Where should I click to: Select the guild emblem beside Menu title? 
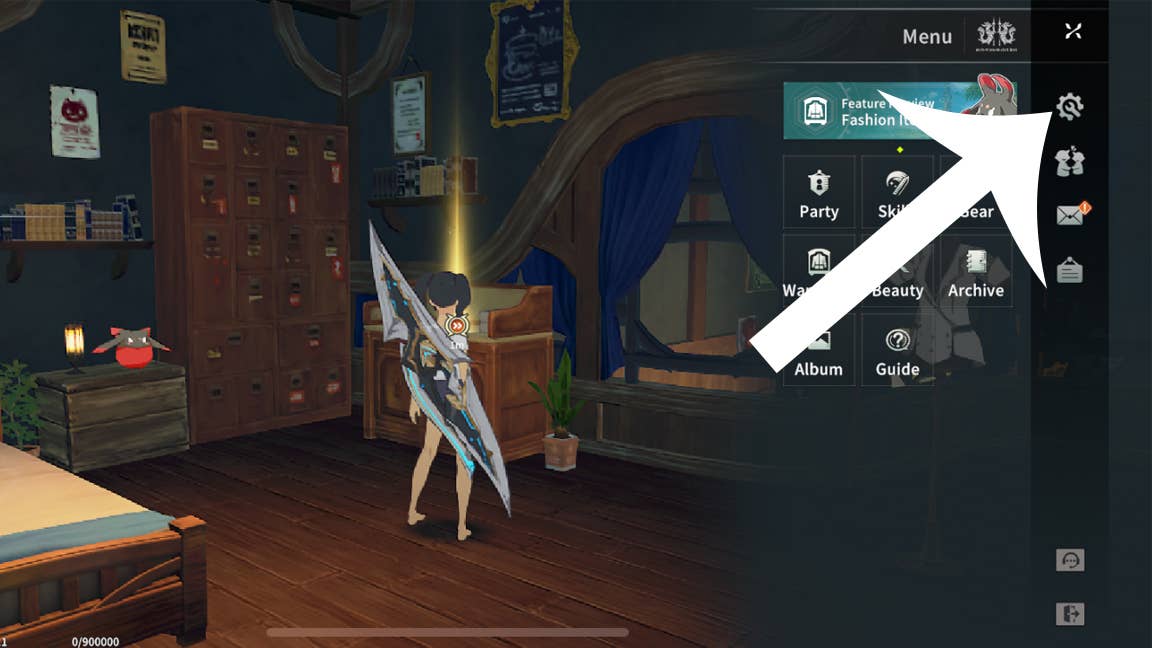pos(997,36)
